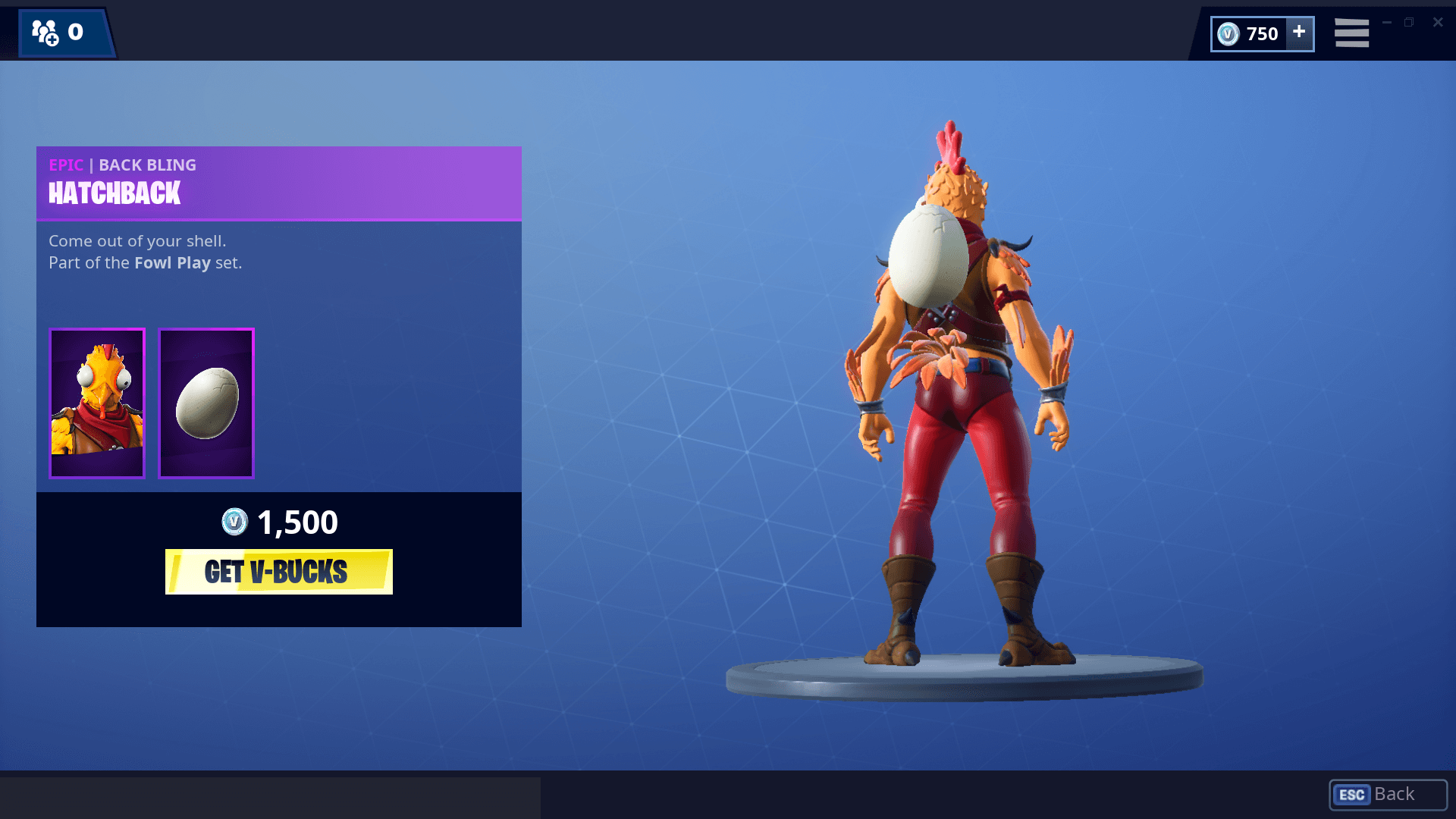Click the BACK BLING category label
Image resolution: width=1456 pixels, height=819 pixels.
(148, 165)
